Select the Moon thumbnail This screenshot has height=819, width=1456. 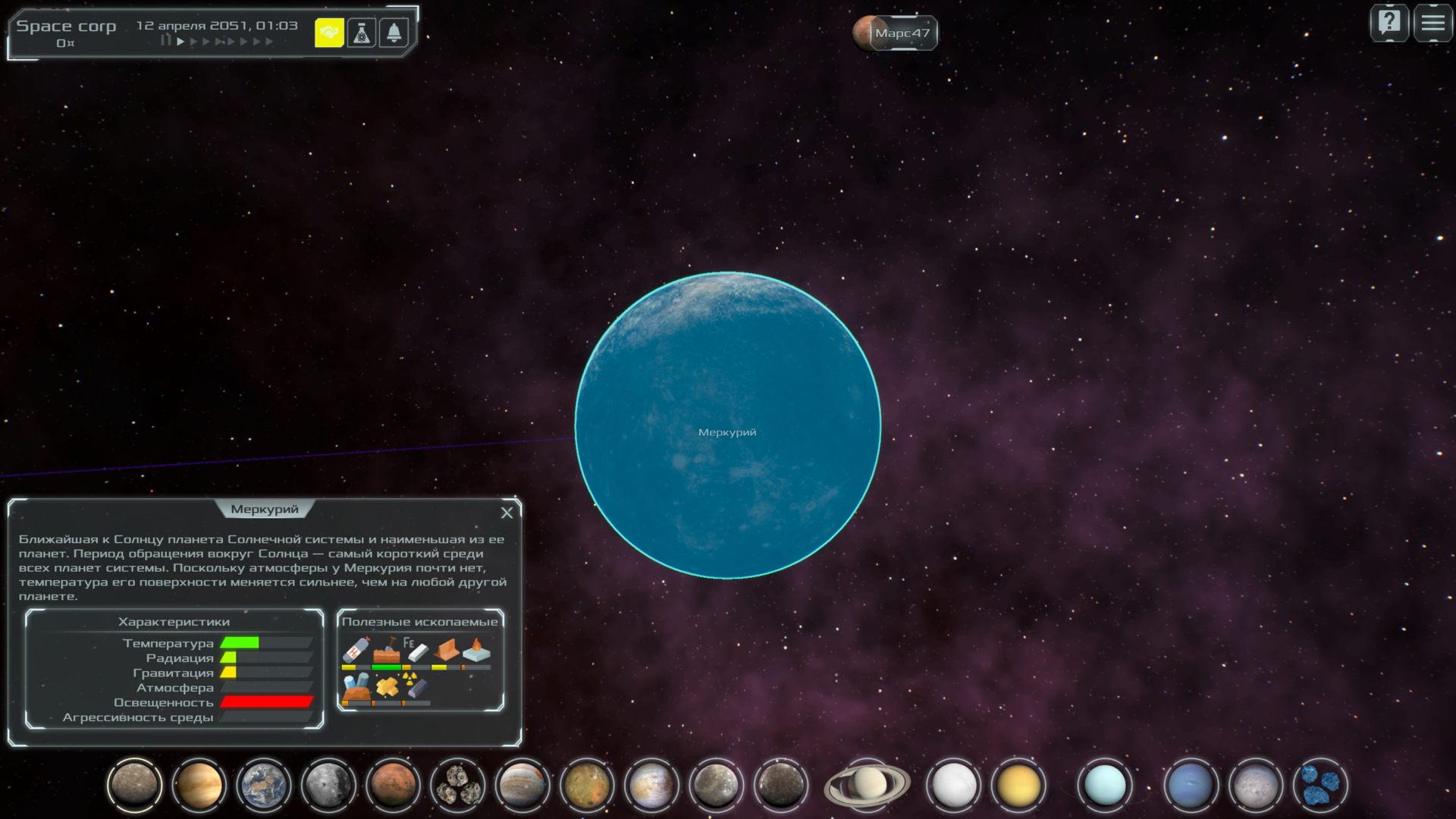point(328,784)
